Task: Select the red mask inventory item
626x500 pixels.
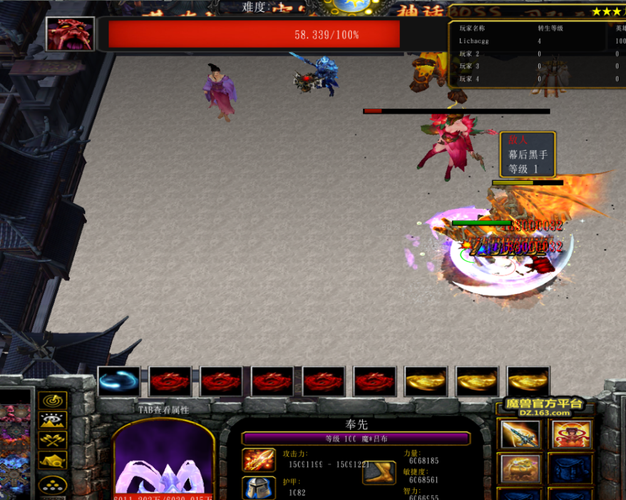Action: click(571, 435)
